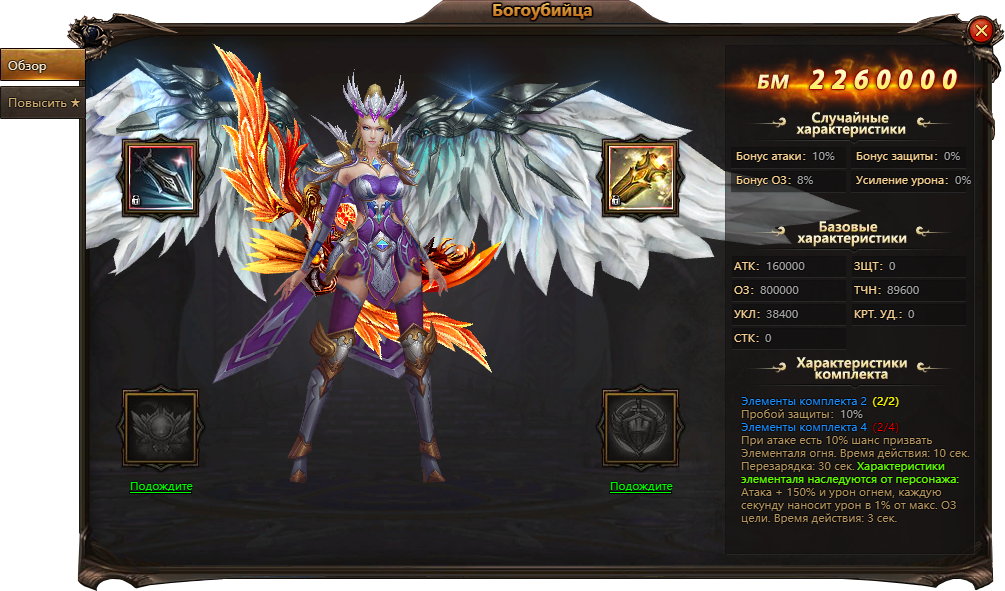Switch to the Обзор tab
This screenshot has height=591, width=1005.
pos(40,65)
